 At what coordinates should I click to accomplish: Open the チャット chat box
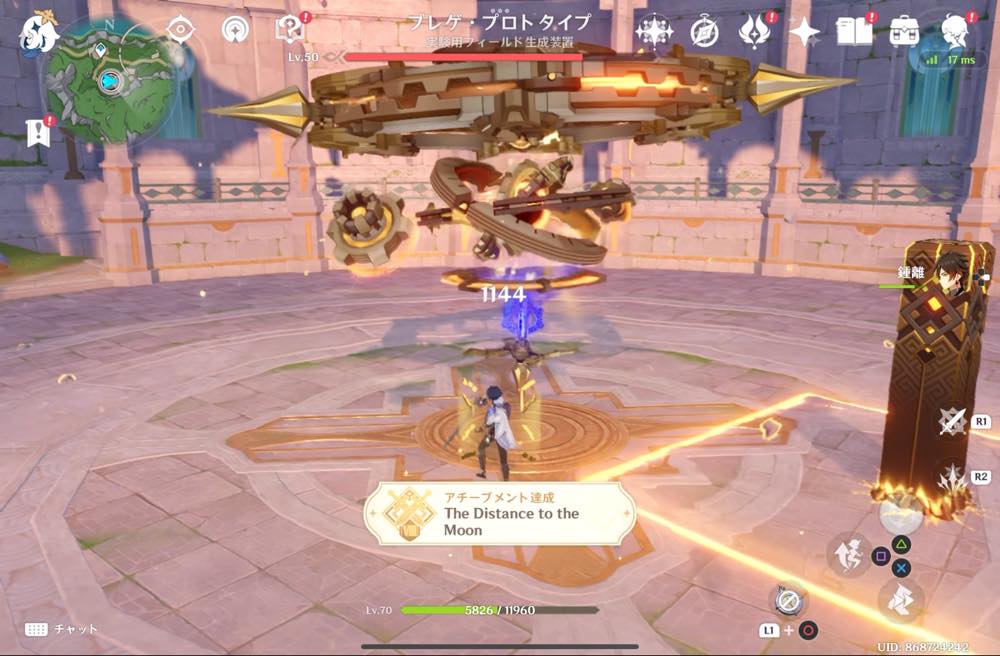(x=62, y=629)
